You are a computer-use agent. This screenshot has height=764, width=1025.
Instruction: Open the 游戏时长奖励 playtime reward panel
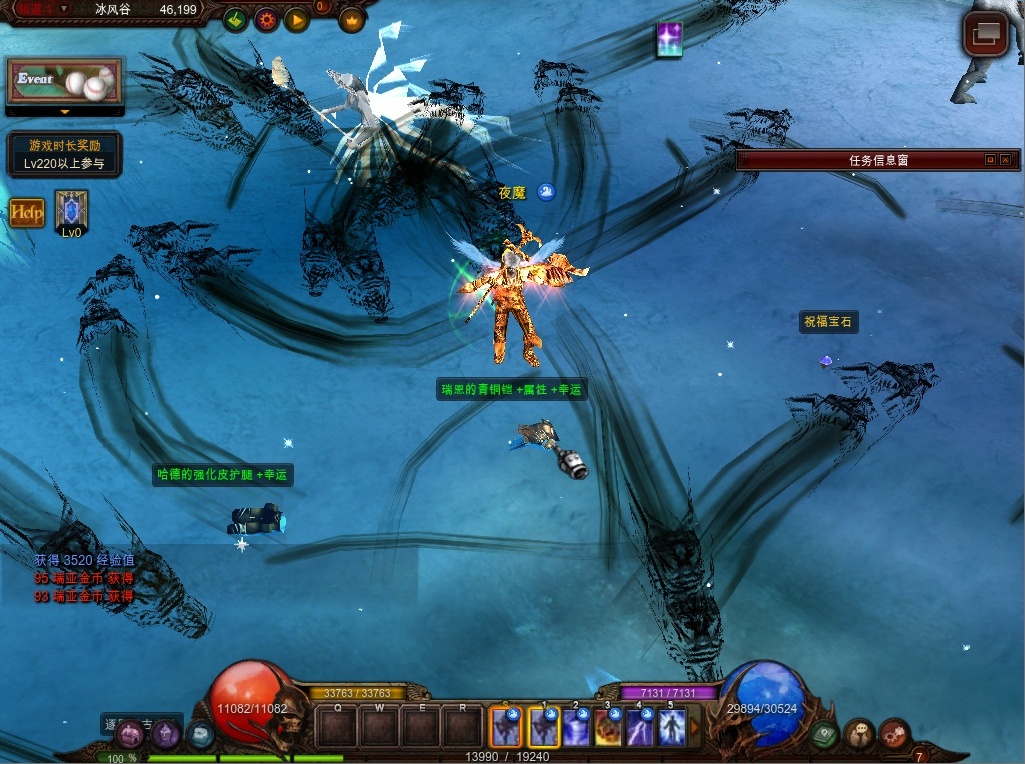(x=65, y=154)
